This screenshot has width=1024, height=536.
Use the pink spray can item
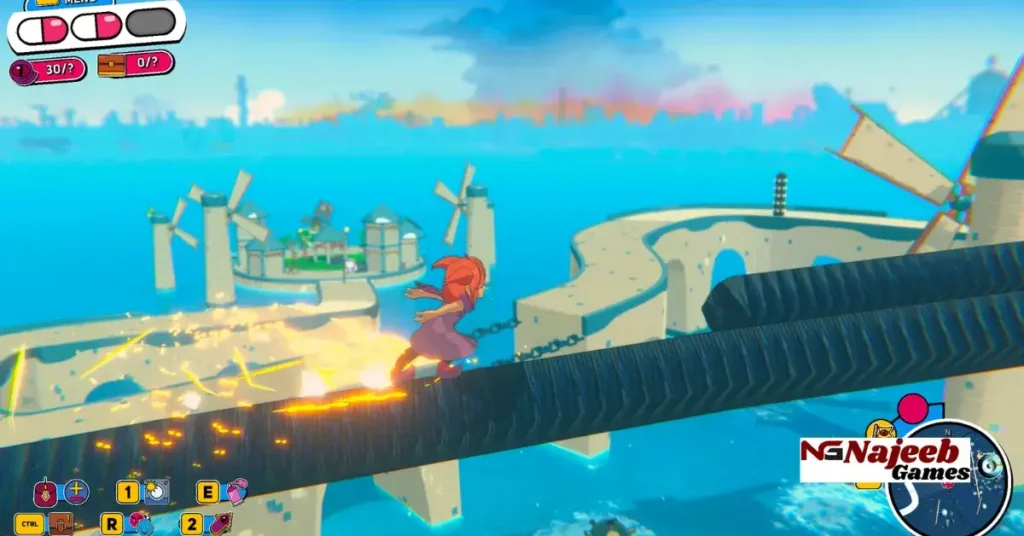pyautogui.click(x=236, y=492)
